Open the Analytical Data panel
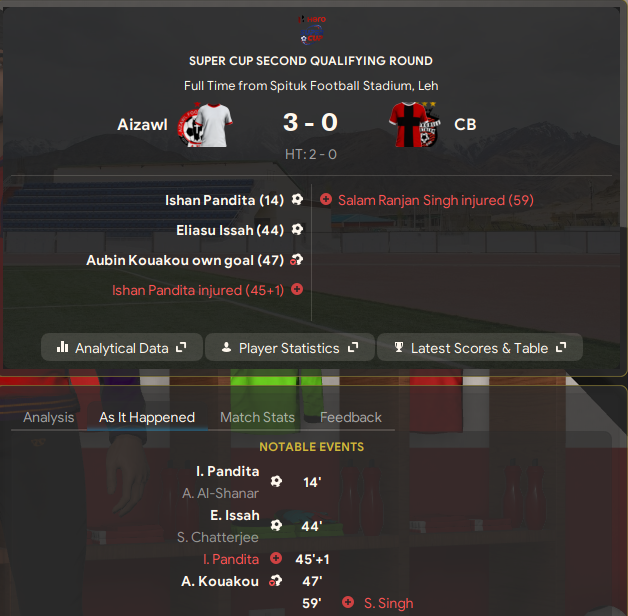628x616 pixels. click(122, 348)
